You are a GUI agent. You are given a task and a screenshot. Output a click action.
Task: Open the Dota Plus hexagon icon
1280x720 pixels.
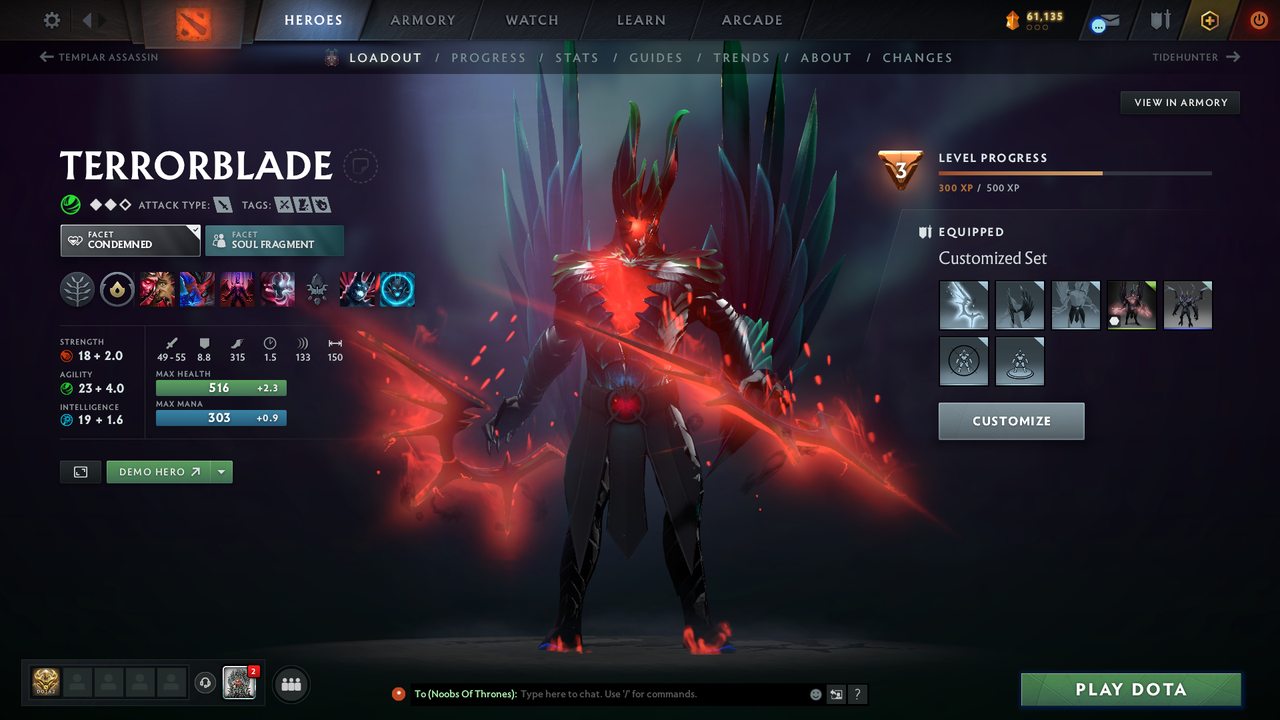pyautogui.click(x=1209, y=20)
